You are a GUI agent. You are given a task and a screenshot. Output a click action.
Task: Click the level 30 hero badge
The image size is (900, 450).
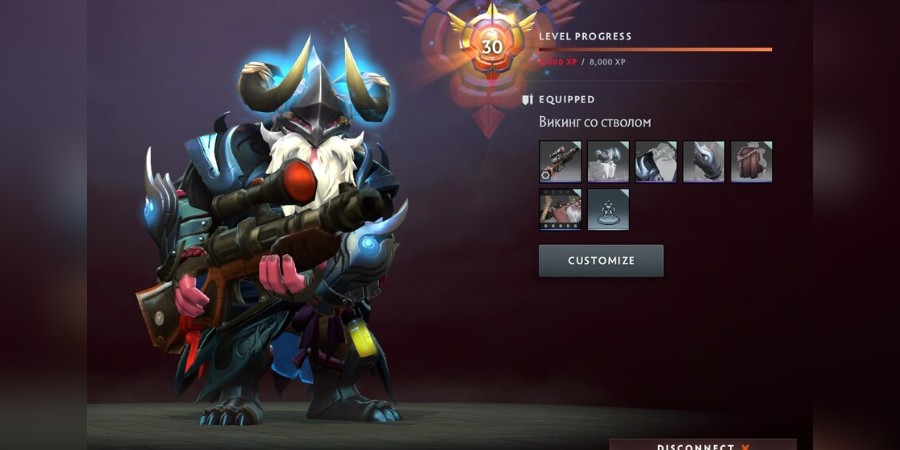(x=492, y=46)
